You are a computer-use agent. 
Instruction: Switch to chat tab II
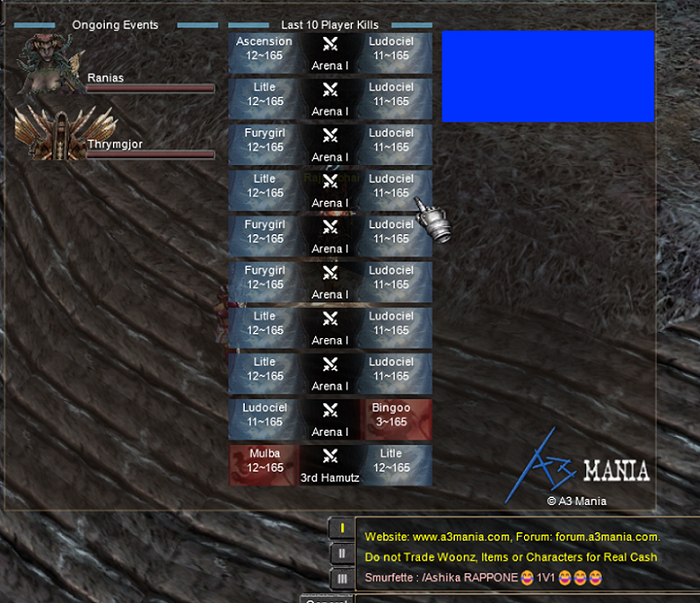click(342, 553)
